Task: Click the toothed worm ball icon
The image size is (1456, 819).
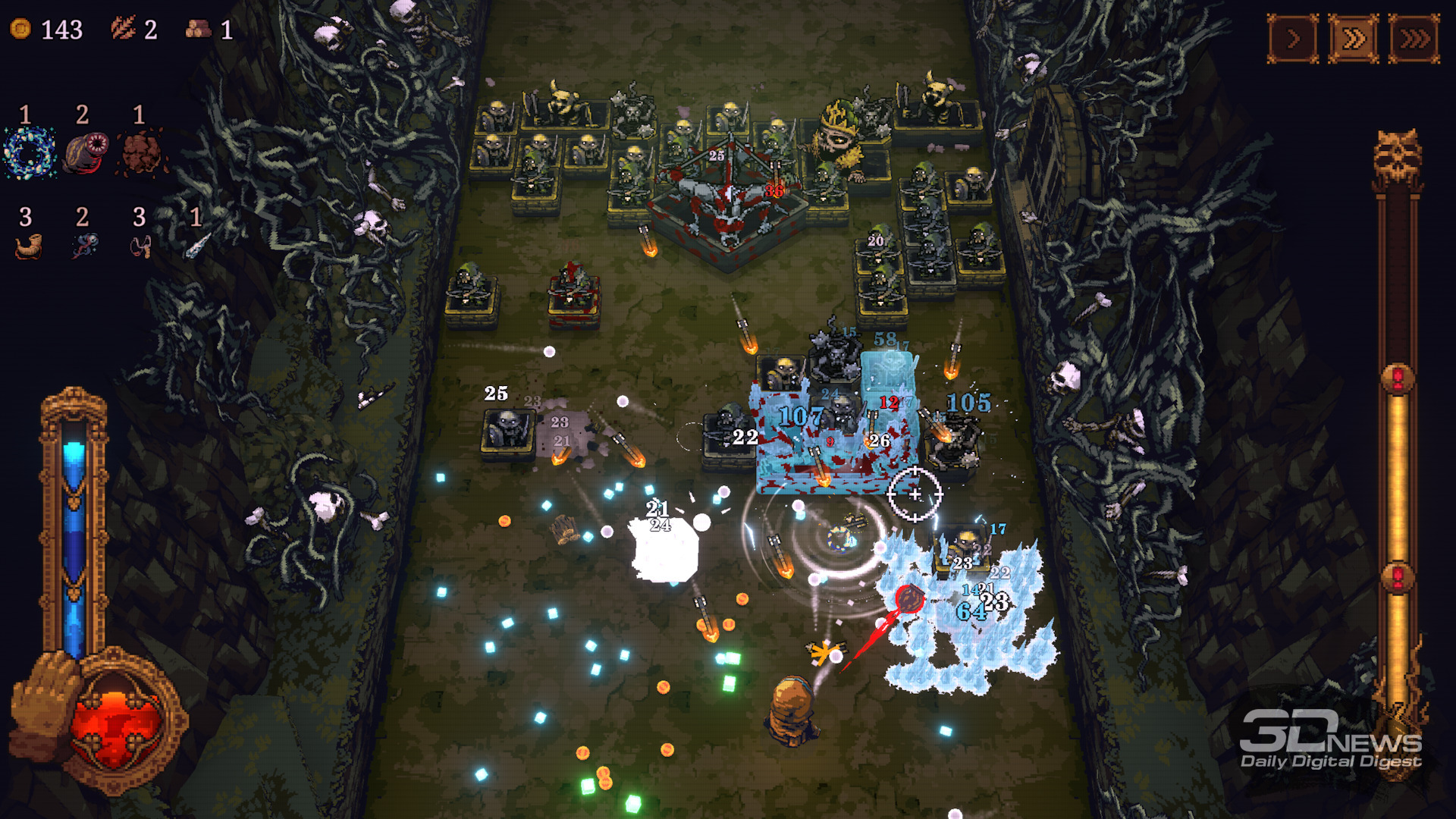Action: [x=86, y=152]
